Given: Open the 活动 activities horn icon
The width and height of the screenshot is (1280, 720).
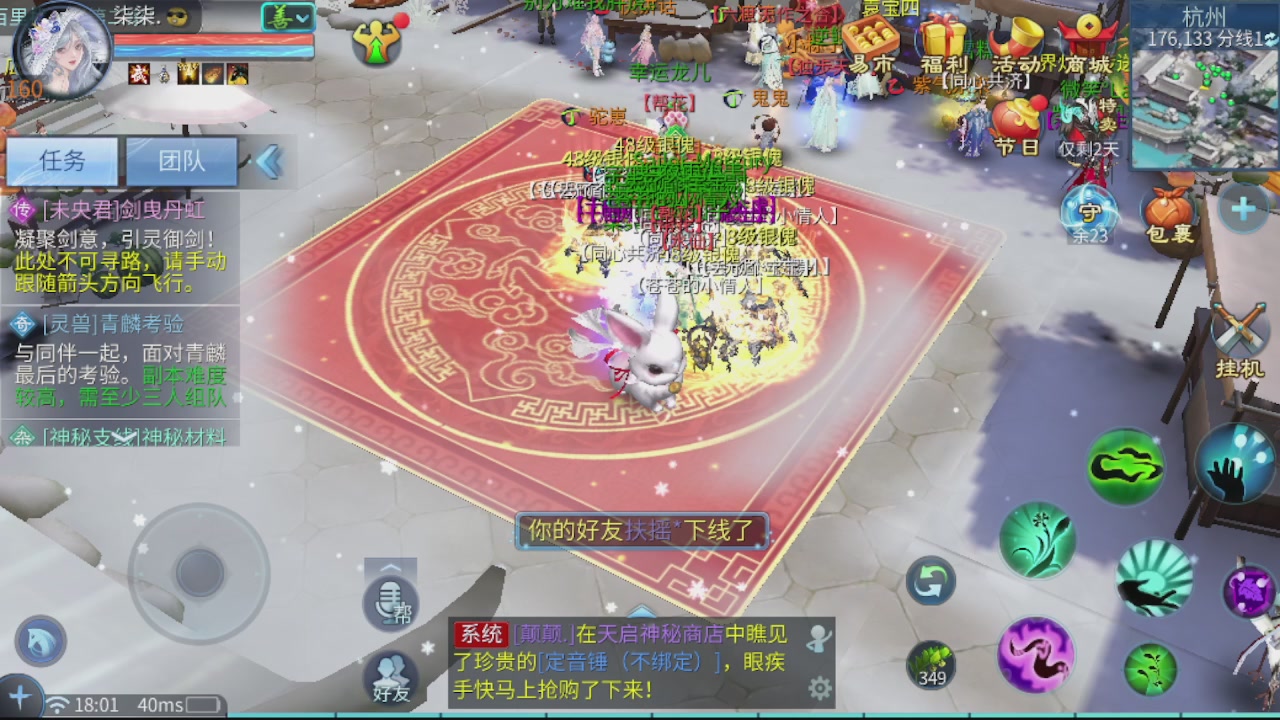Looking at the screenshot, I should point(1016,36).
